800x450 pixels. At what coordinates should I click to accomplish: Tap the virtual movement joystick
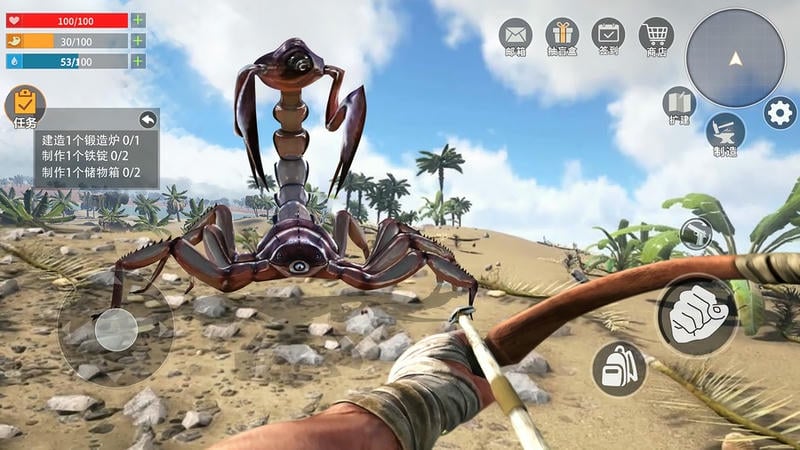point(116,330)
